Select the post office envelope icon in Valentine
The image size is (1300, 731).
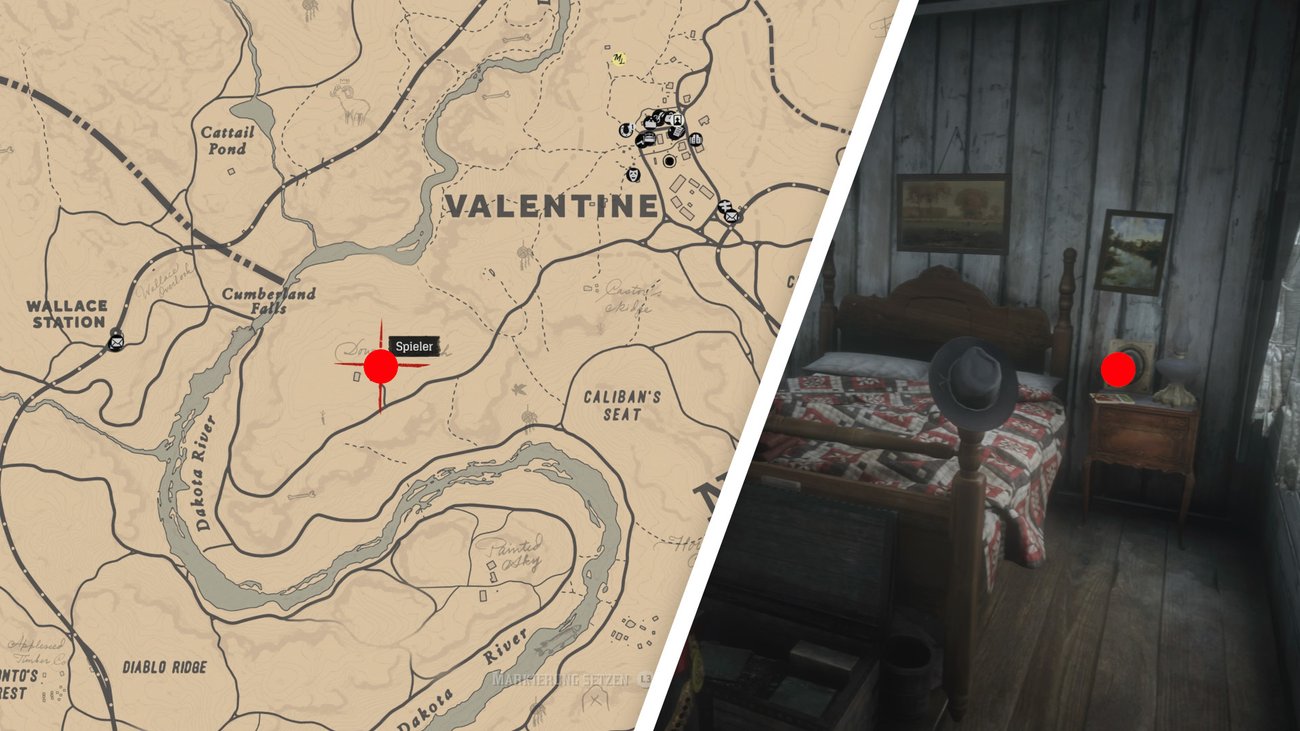[731, 215]
